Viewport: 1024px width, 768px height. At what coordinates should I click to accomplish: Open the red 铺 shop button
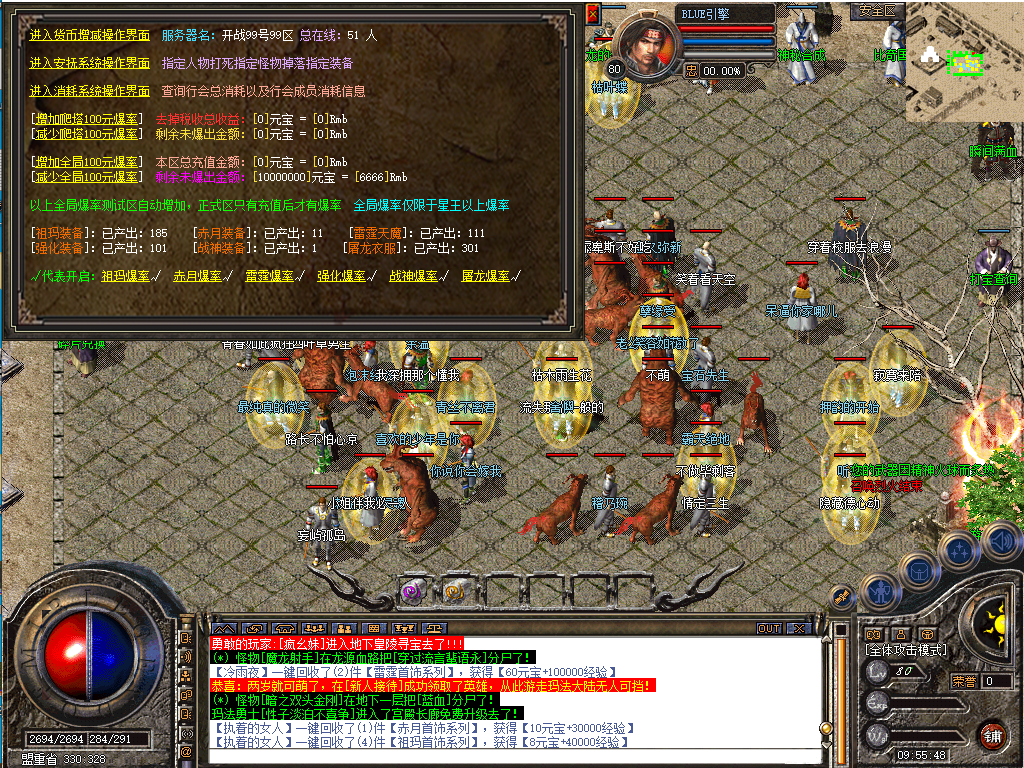[992, 735]
